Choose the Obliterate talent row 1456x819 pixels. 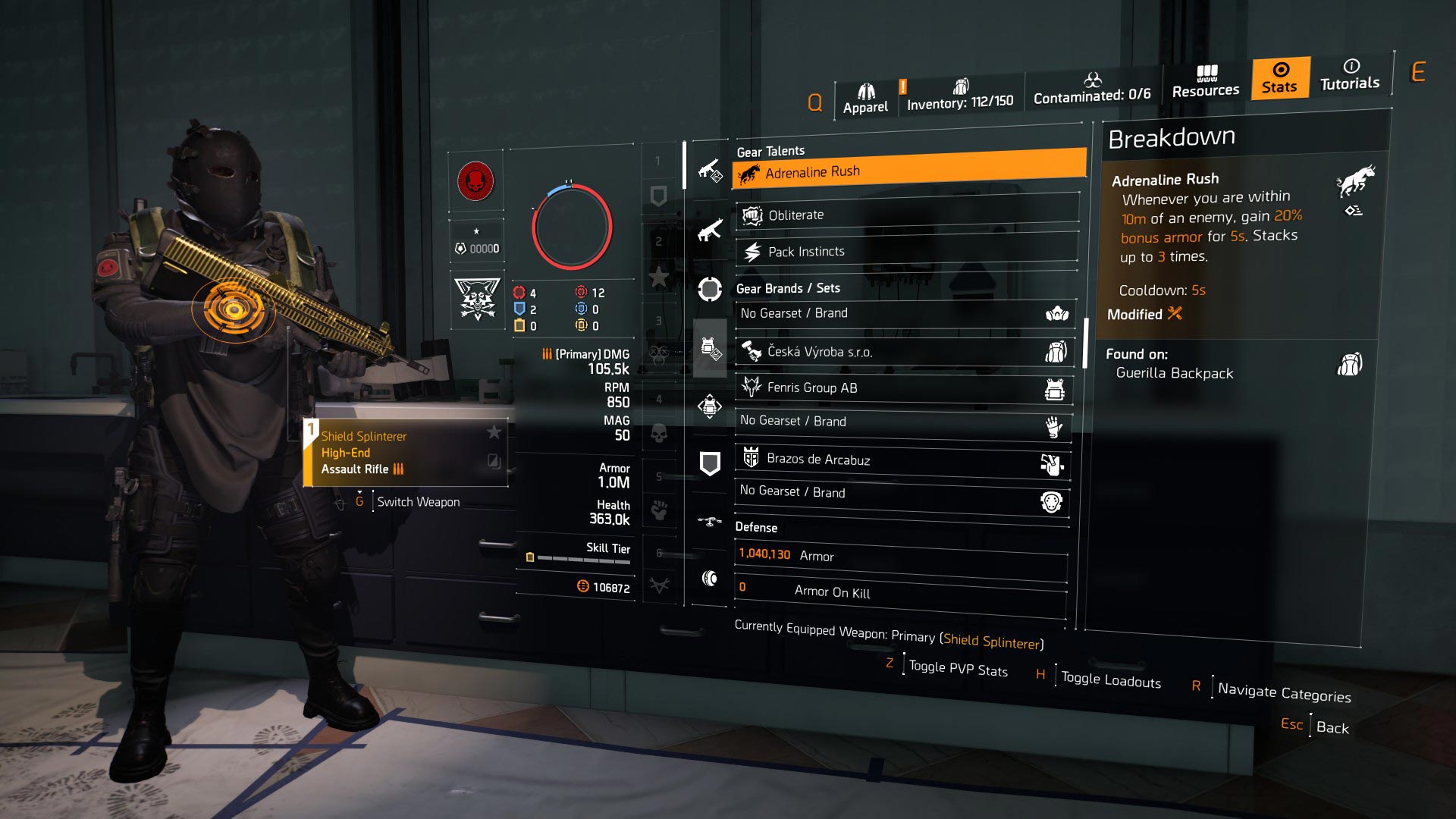tap(906, 215)
